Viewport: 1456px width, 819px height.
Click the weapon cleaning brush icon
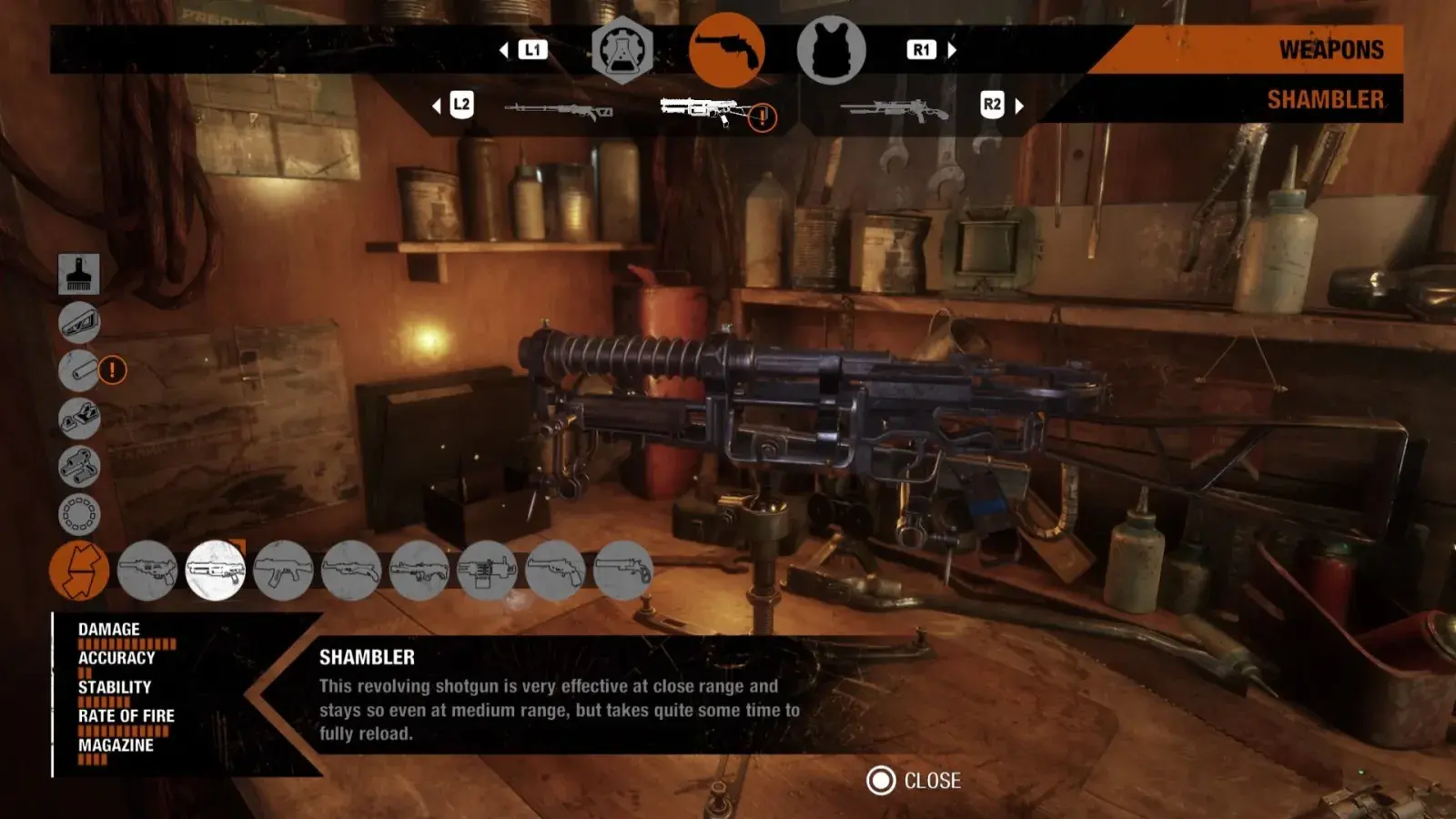pyautogui.click(x=79, y=274)
